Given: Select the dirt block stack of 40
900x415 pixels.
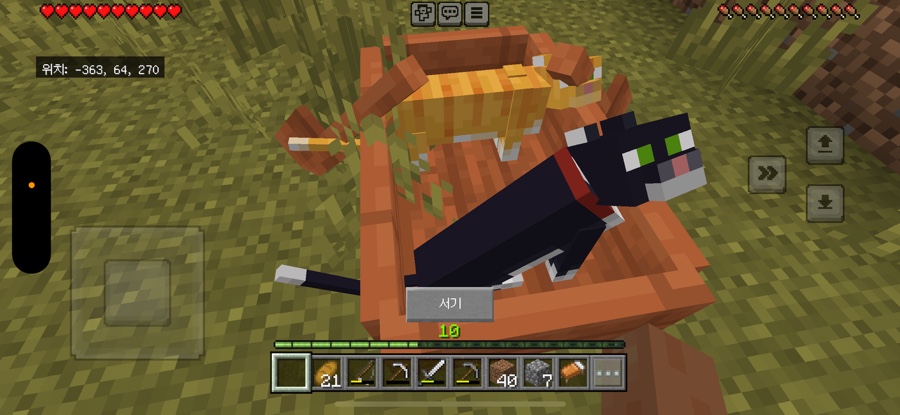Looking at the screenshot, I should pyautogui.click(x=503, y=373).
